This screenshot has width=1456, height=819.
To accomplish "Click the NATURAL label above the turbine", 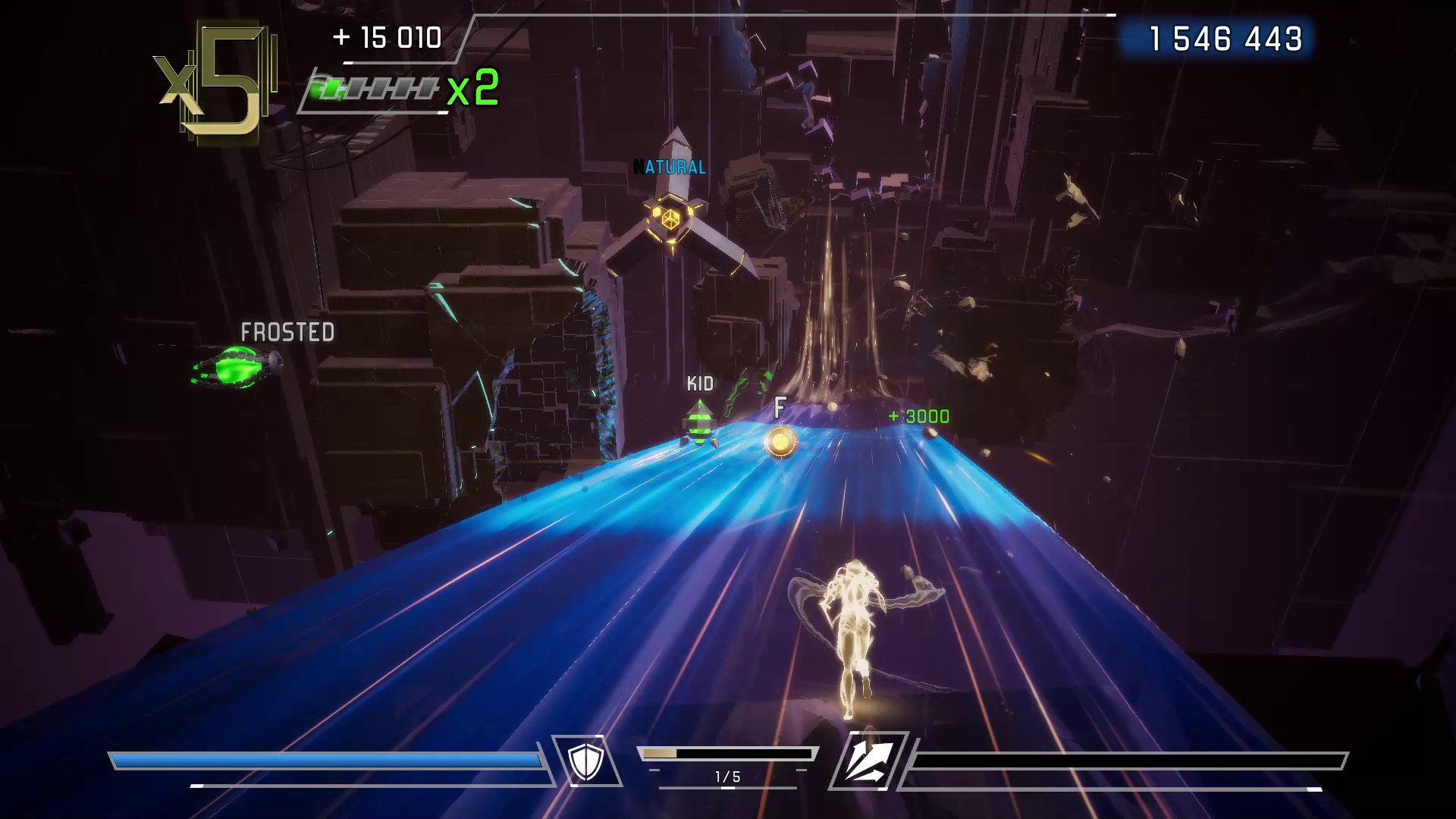I will click(670, 165).
